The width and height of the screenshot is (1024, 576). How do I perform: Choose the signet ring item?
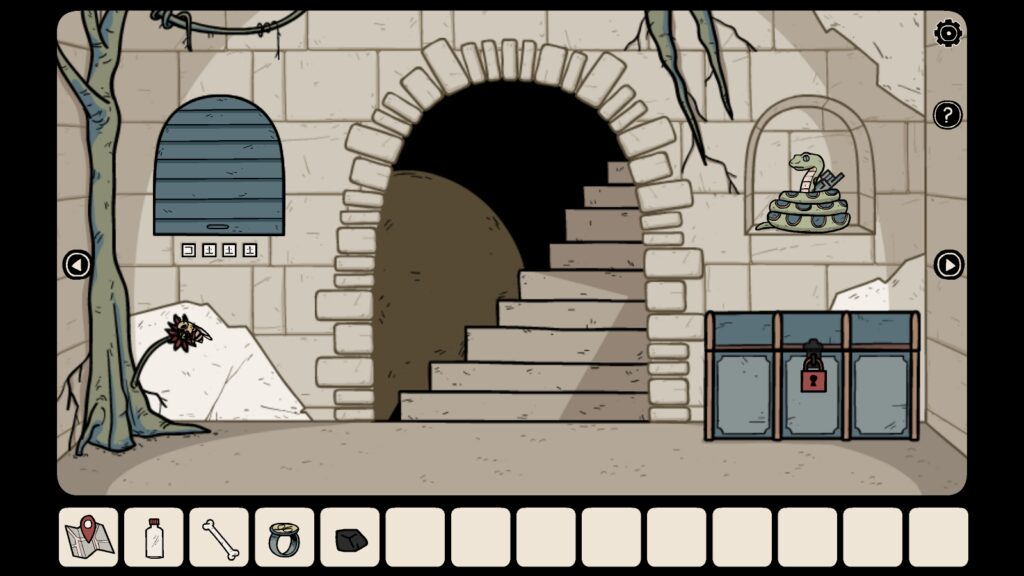[x=284, y=537]
